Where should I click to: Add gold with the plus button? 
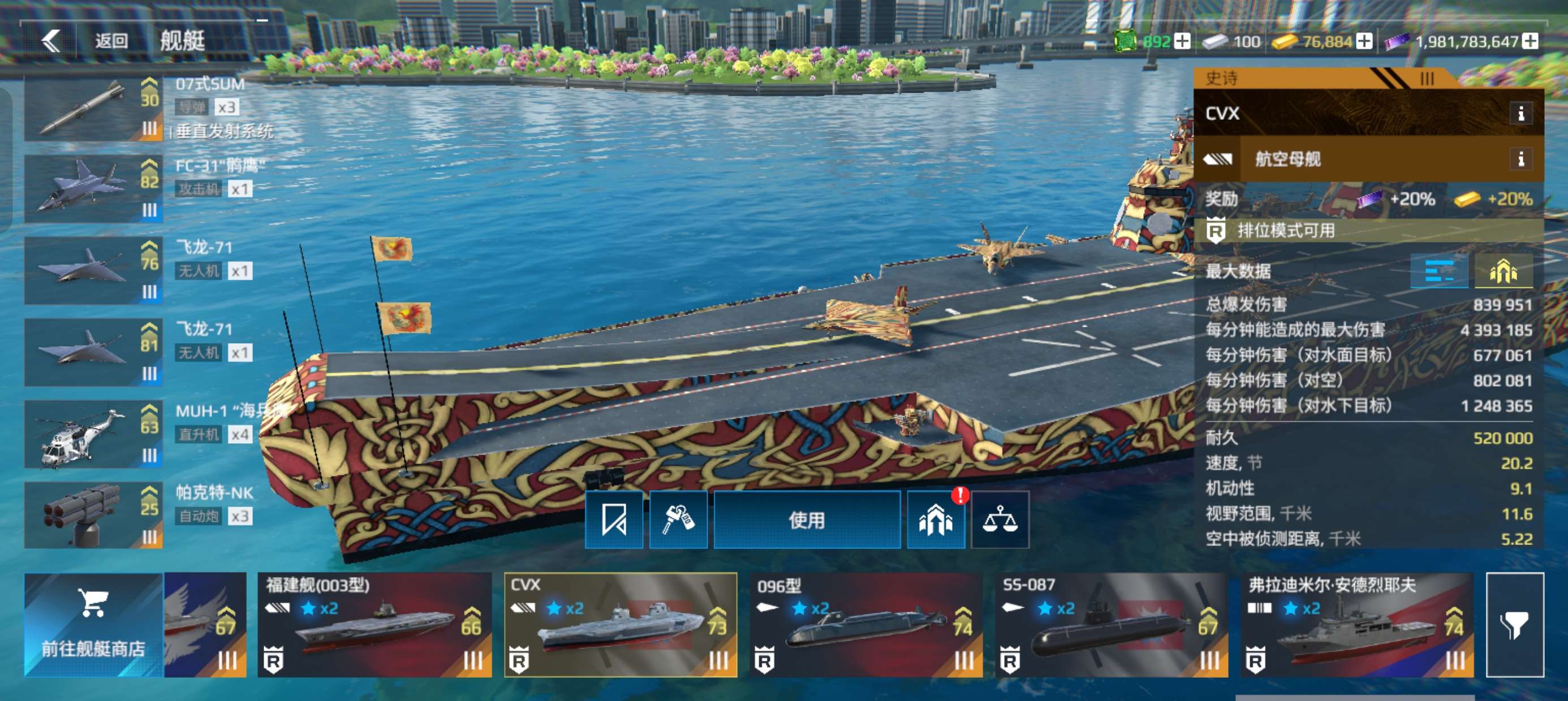point(1365,41)
